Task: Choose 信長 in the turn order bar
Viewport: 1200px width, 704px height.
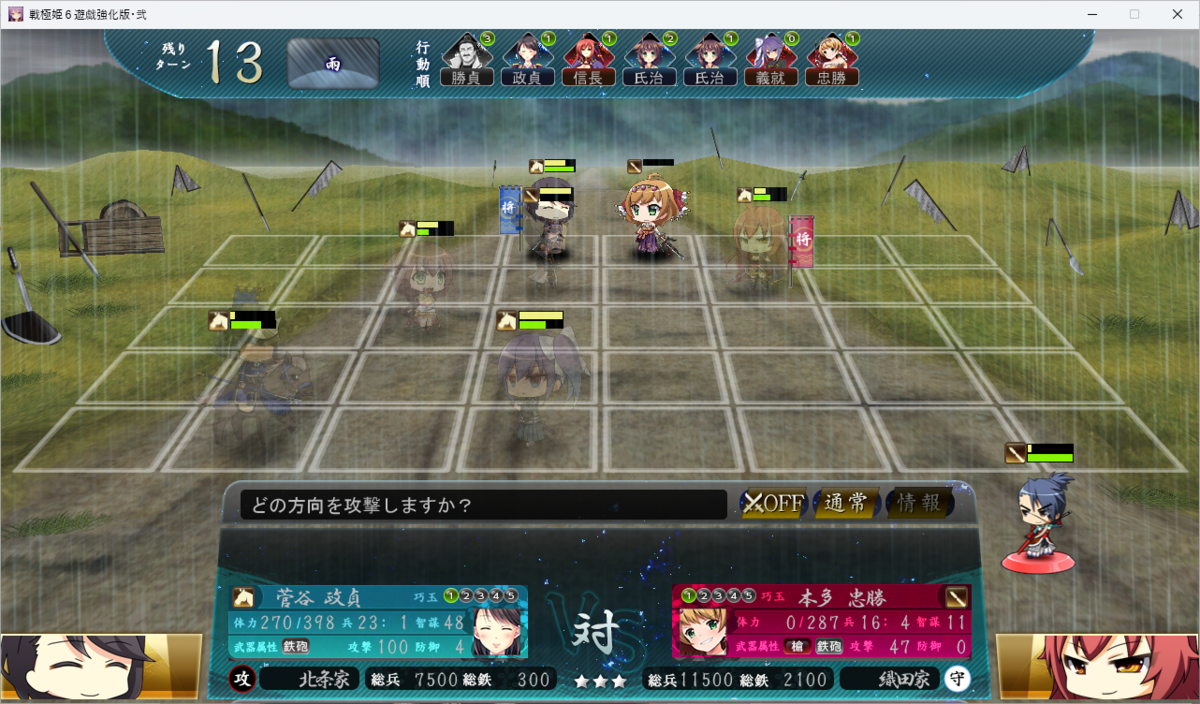Action: pos(588,61)
